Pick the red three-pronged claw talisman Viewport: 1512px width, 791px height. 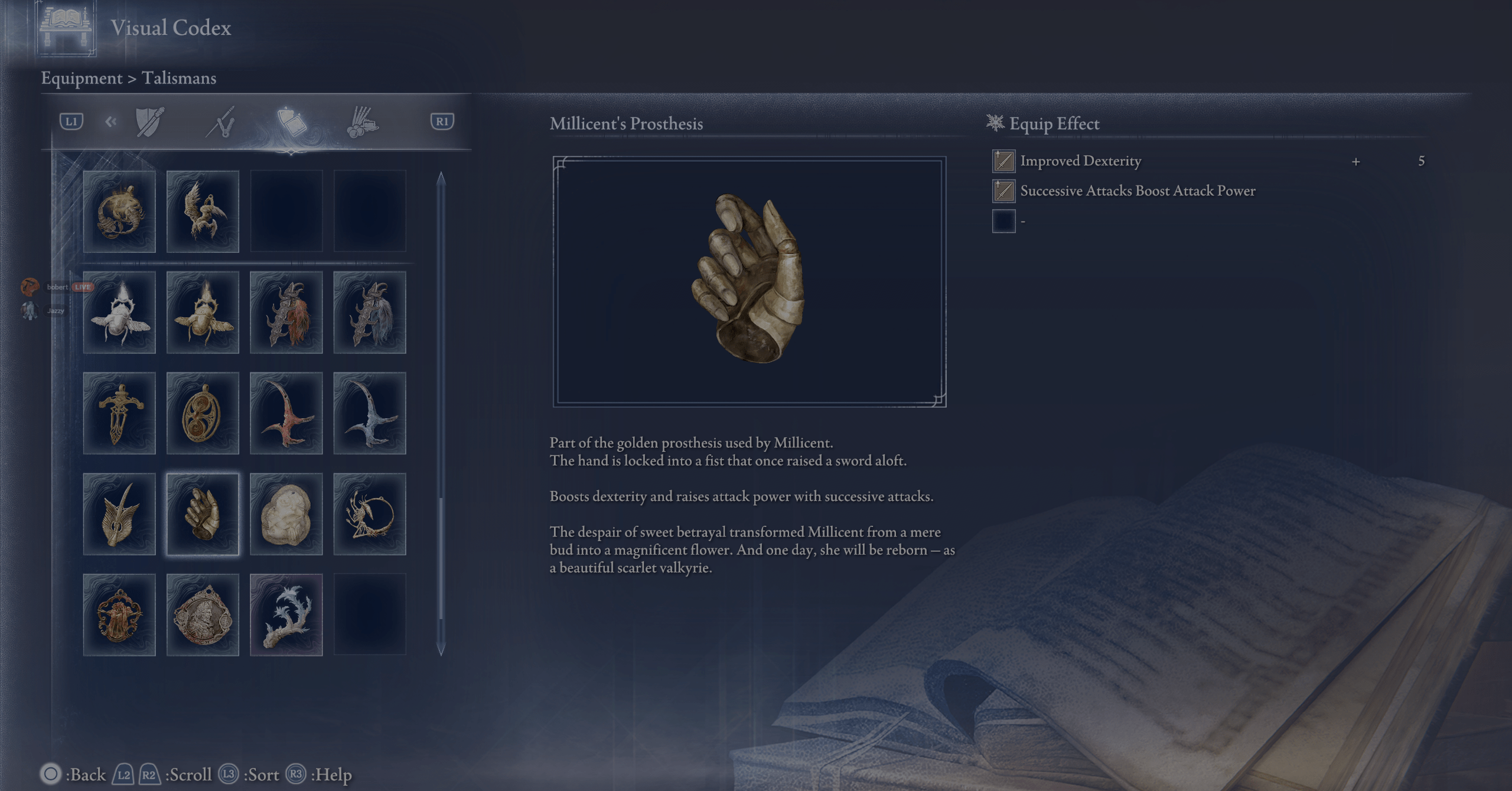tap(286, 414)
